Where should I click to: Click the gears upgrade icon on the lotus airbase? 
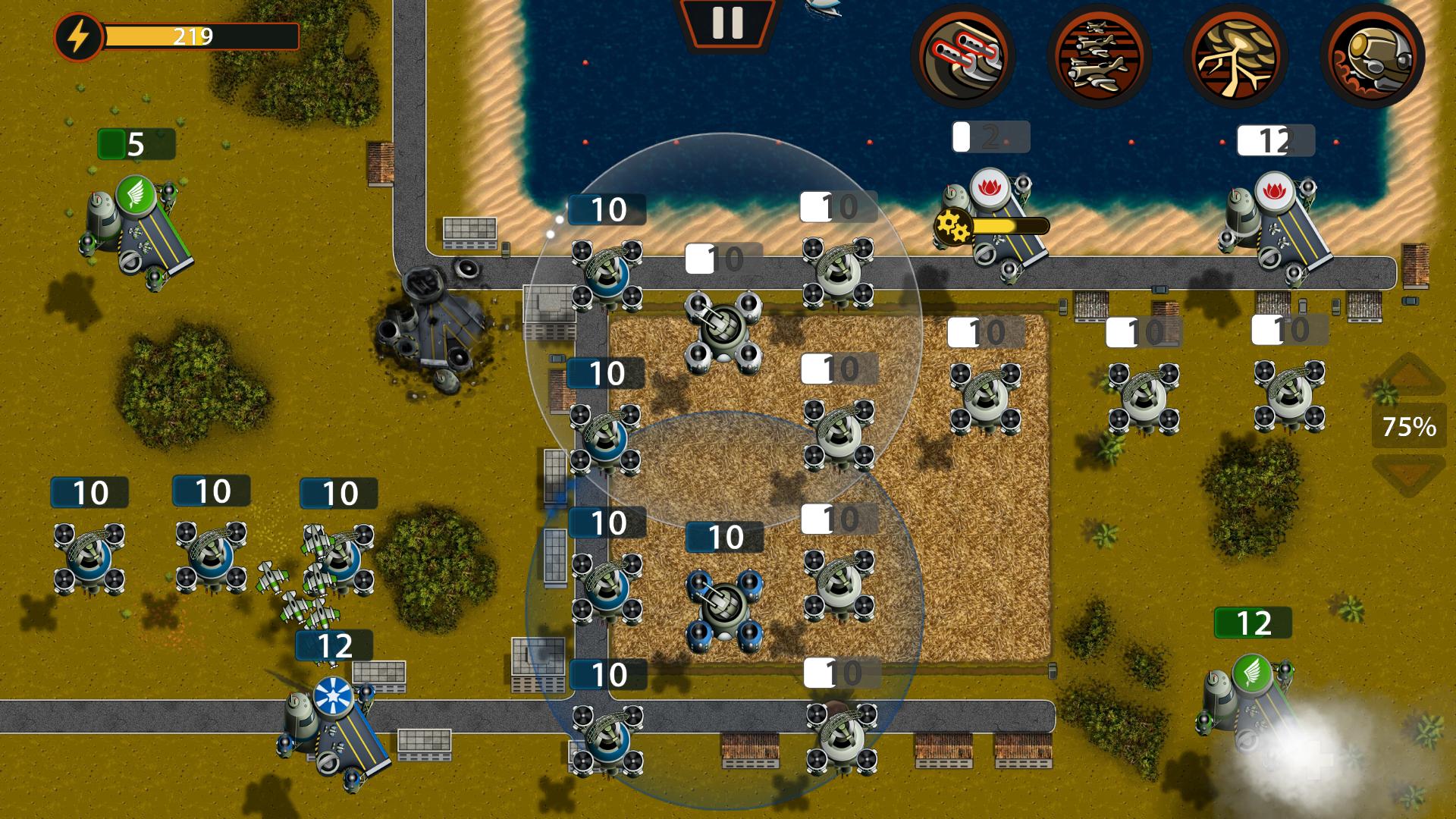click(955, 225)
